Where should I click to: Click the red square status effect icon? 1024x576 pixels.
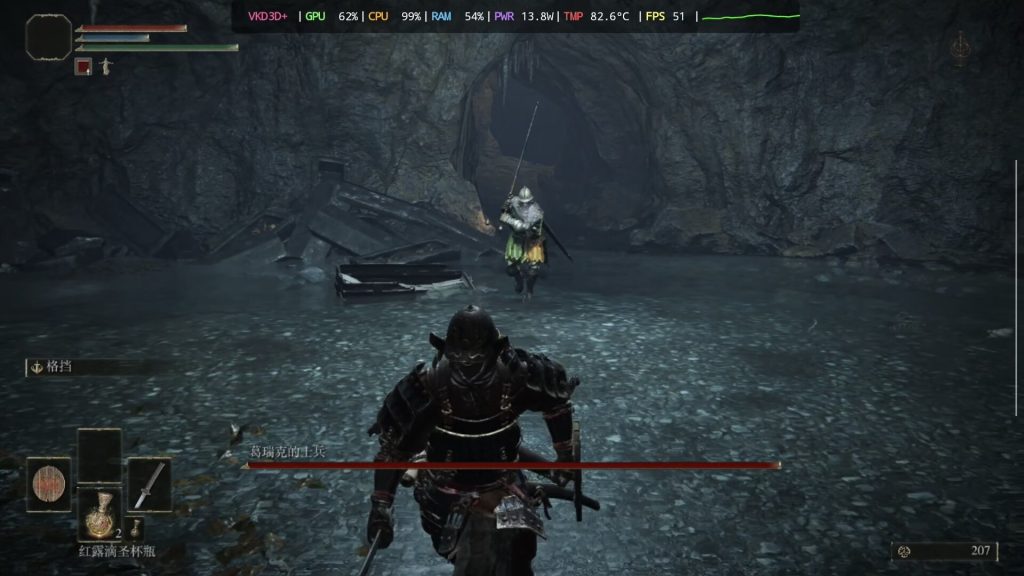[x=83, y=66]
